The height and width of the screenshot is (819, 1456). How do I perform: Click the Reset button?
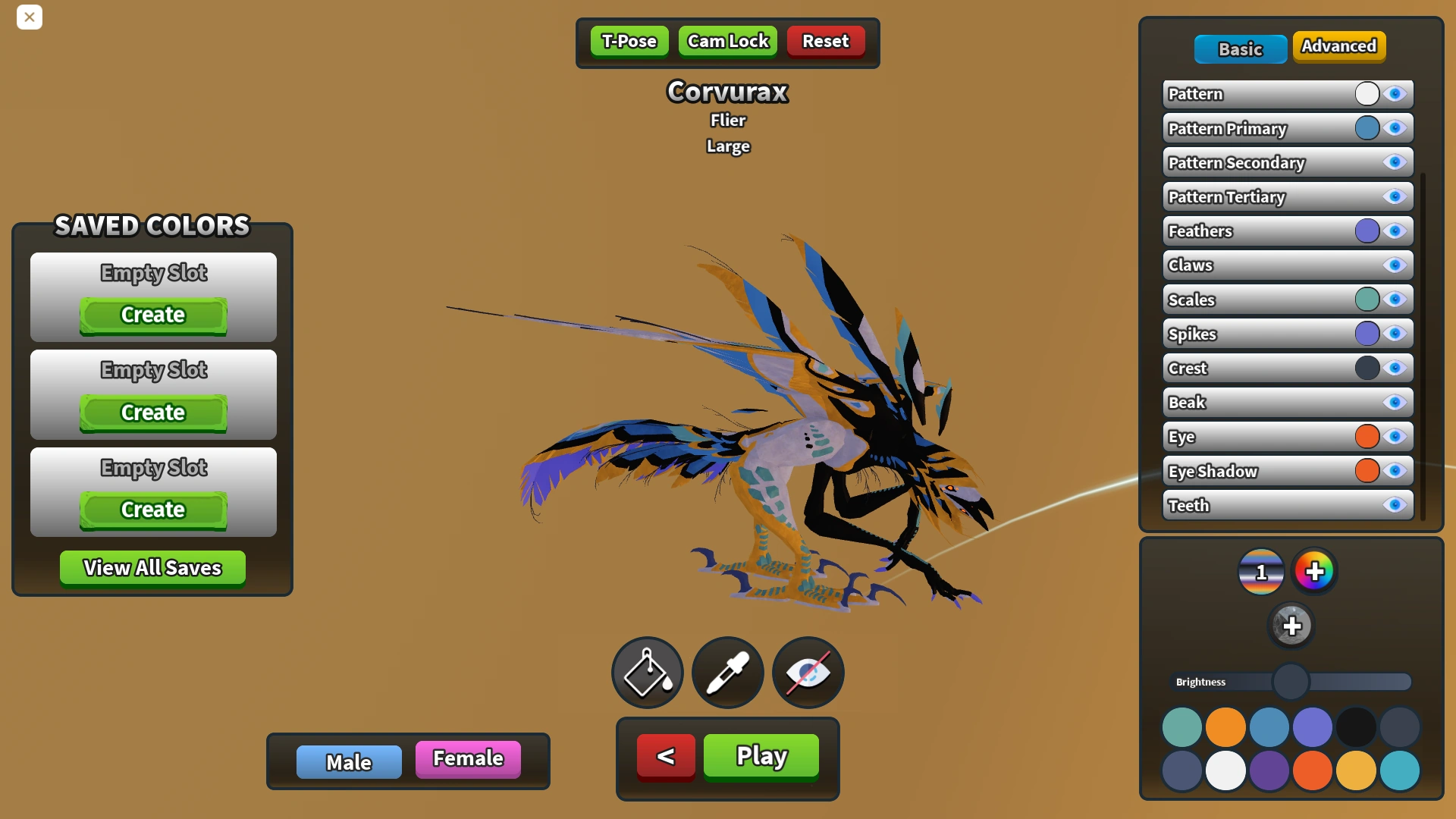tap(825, 41)
